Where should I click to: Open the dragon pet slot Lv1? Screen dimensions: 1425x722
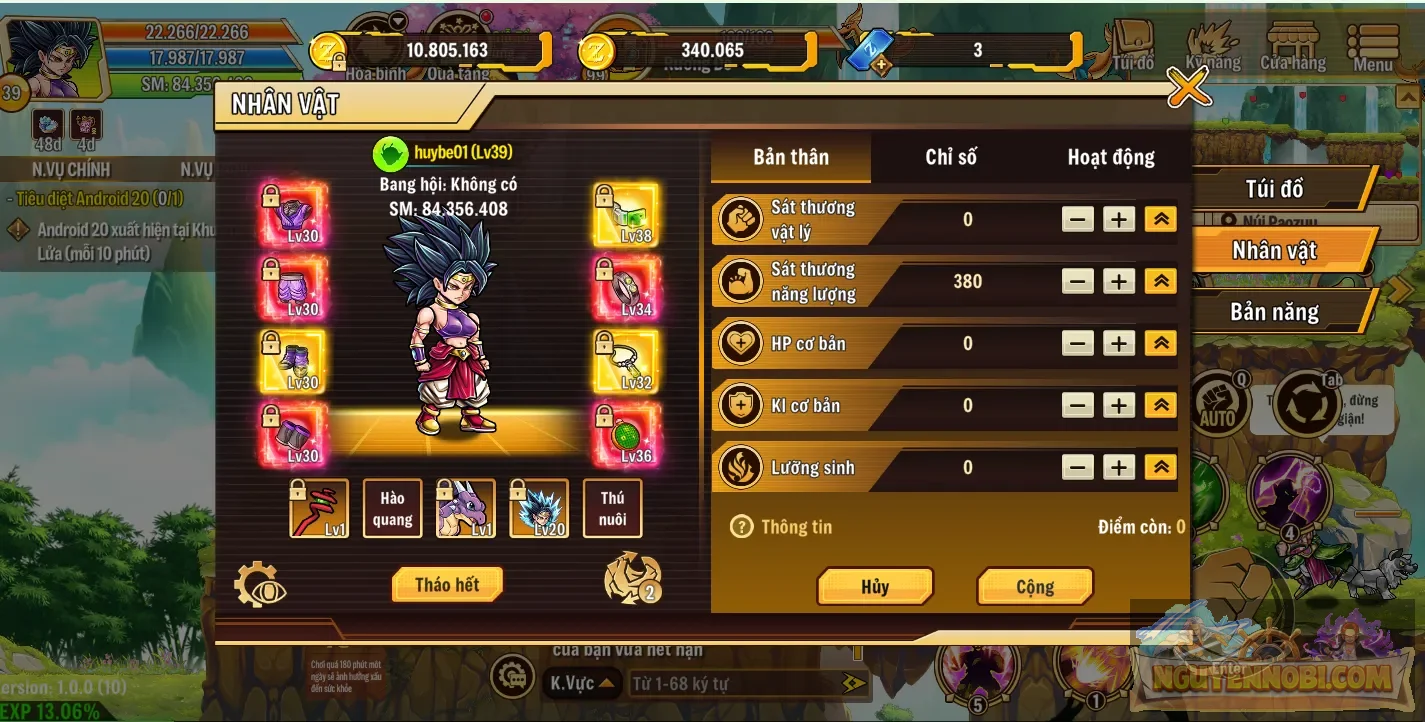coord(465,508)
